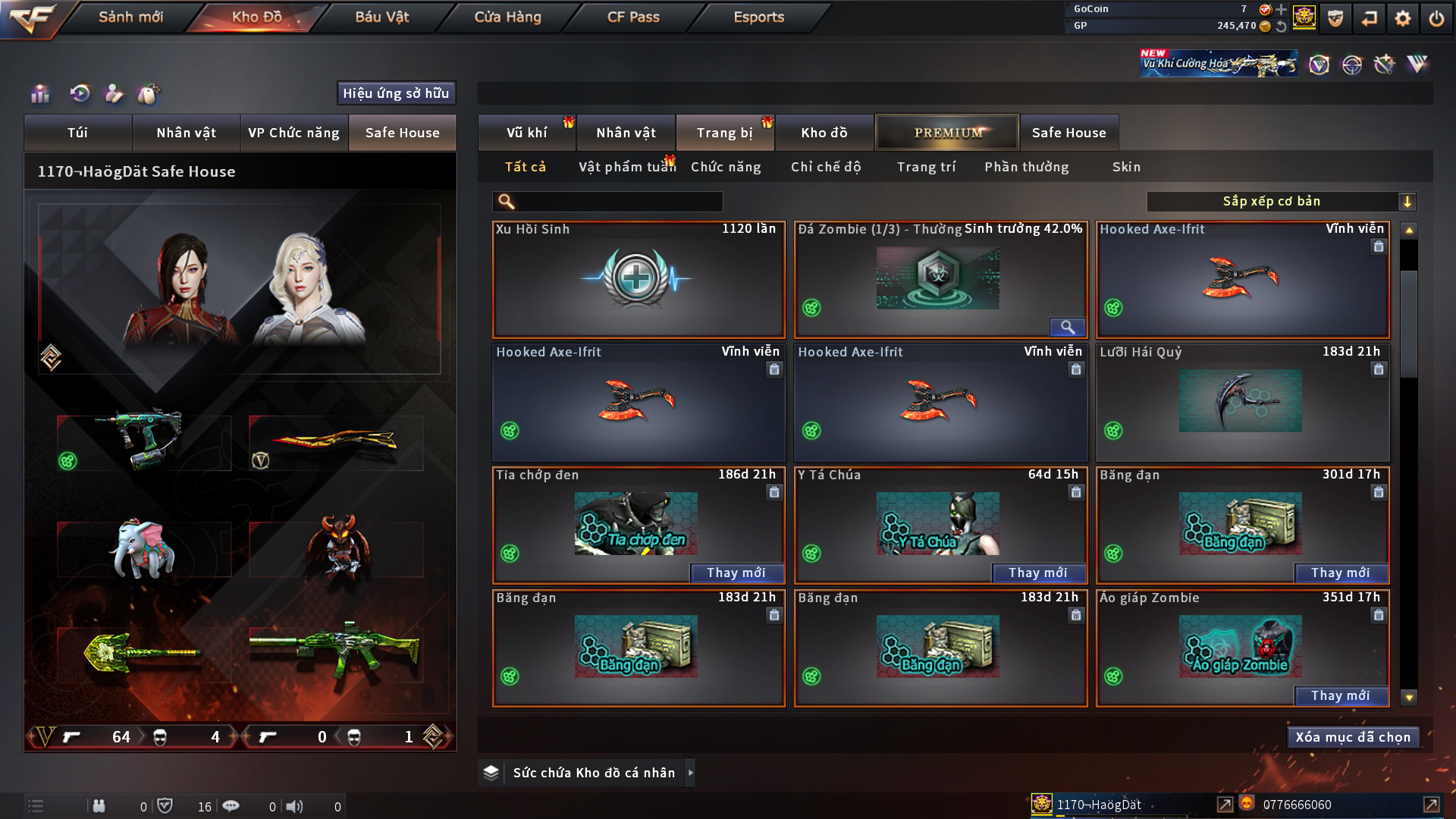This screenshot has height=819, width=1456.
Task: Select the Xu Hồi Sinh item
Action: click(x=638, y=280)
